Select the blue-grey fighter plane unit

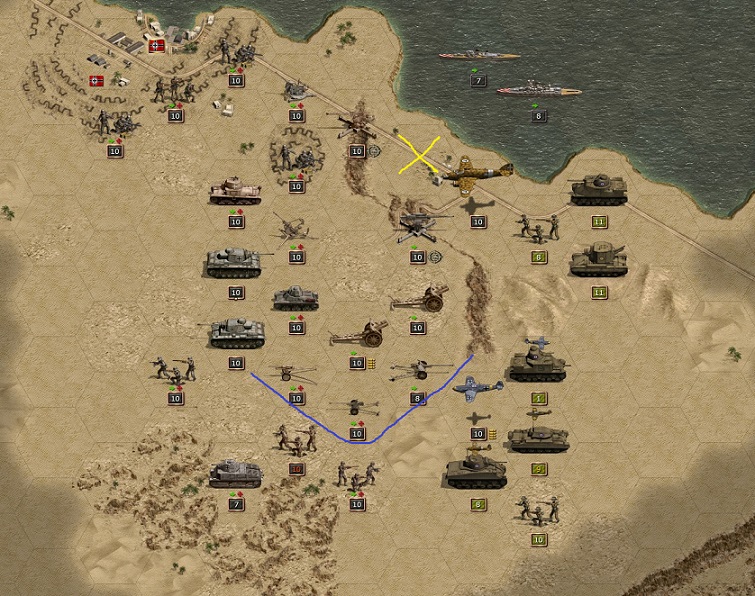pyautogui.click(x=478, y=389)
